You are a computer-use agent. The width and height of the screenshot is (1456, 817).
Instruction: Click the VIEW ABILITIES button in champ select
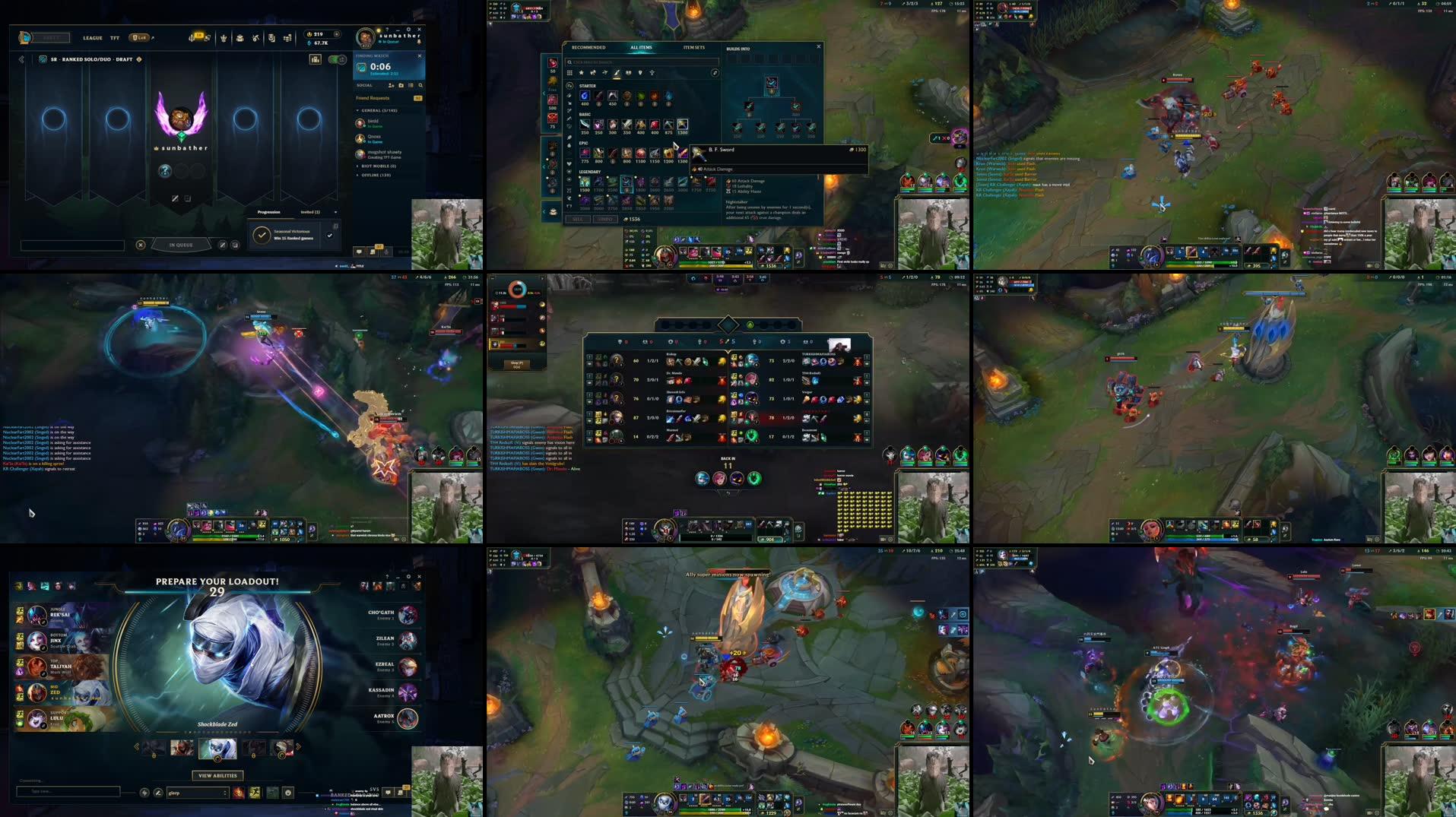coord(218,775)
